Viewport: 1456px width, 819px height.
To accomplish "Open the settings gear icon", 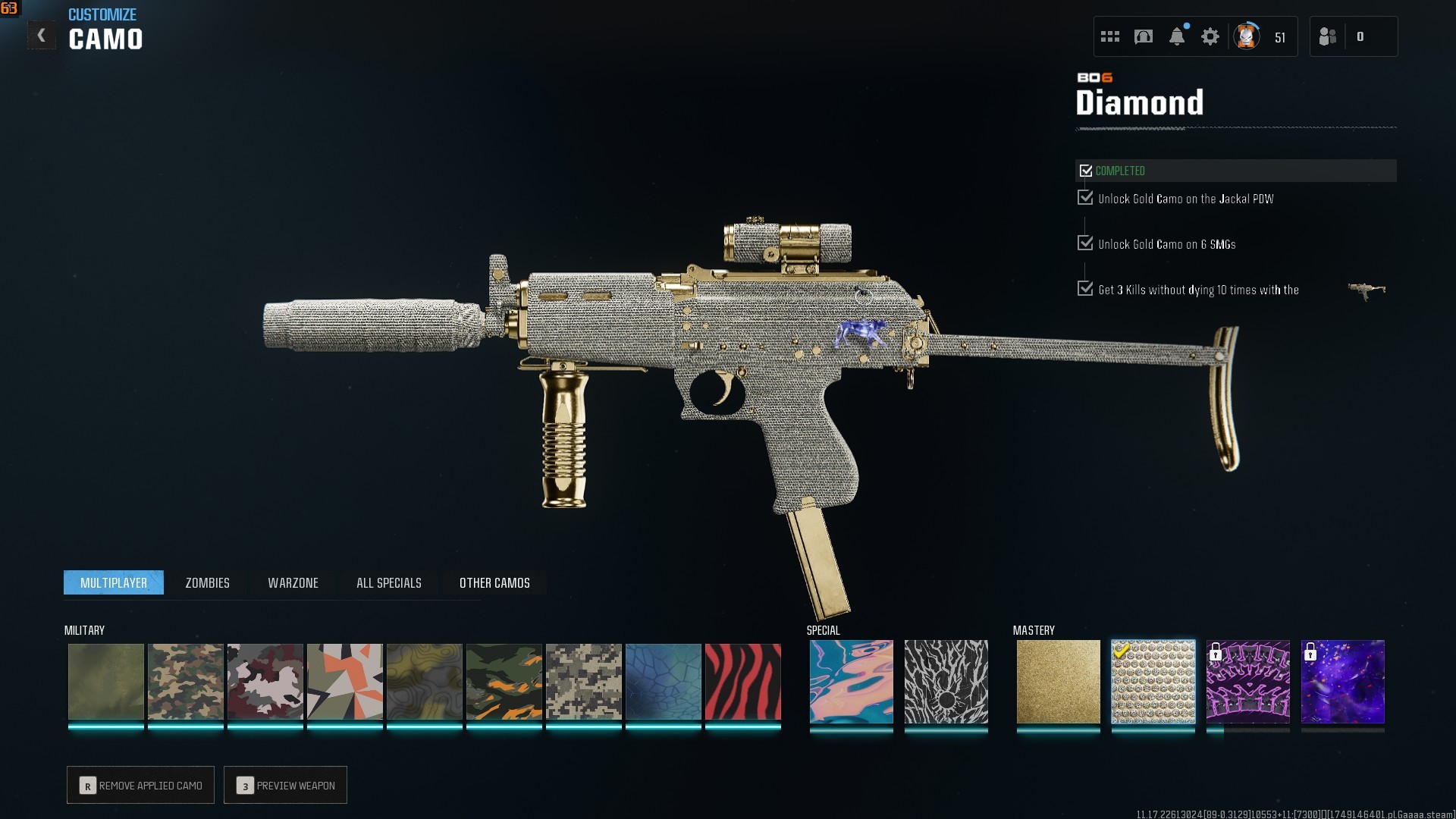I will (1210, 36).
